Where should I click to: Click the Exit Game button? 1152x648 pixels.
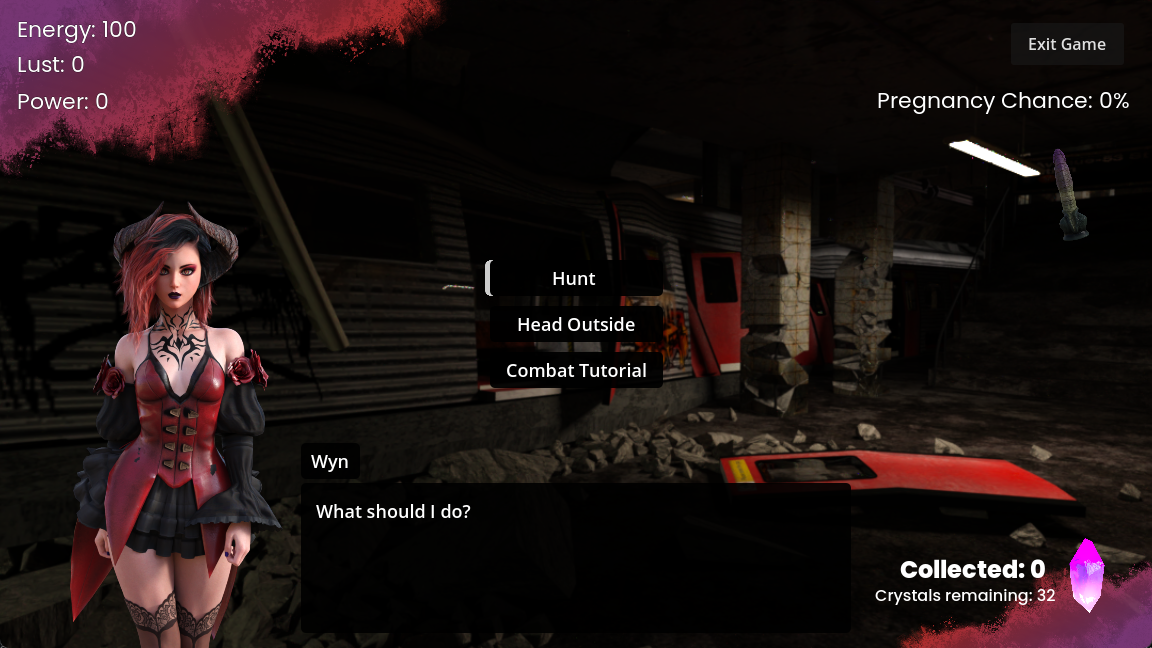tap(1067, 44)
